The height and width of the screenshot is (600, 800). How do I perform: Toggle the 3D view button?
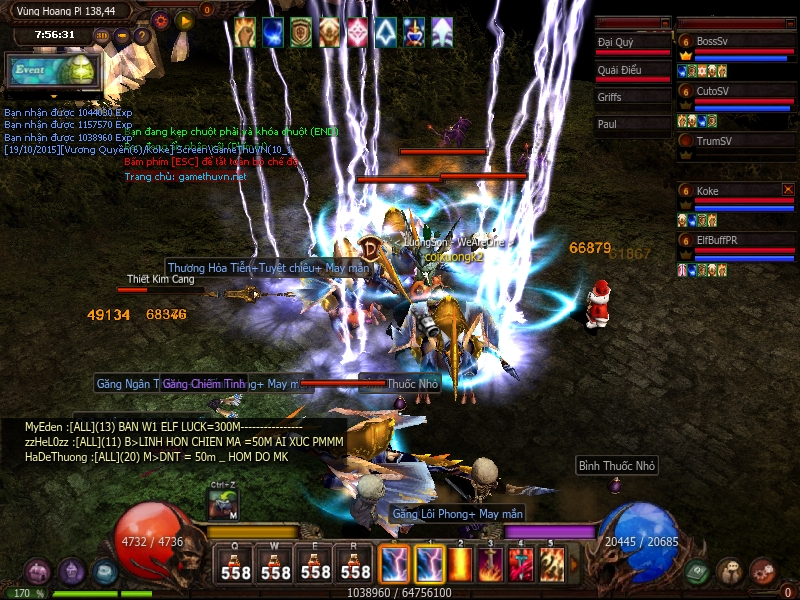point(102,36)
